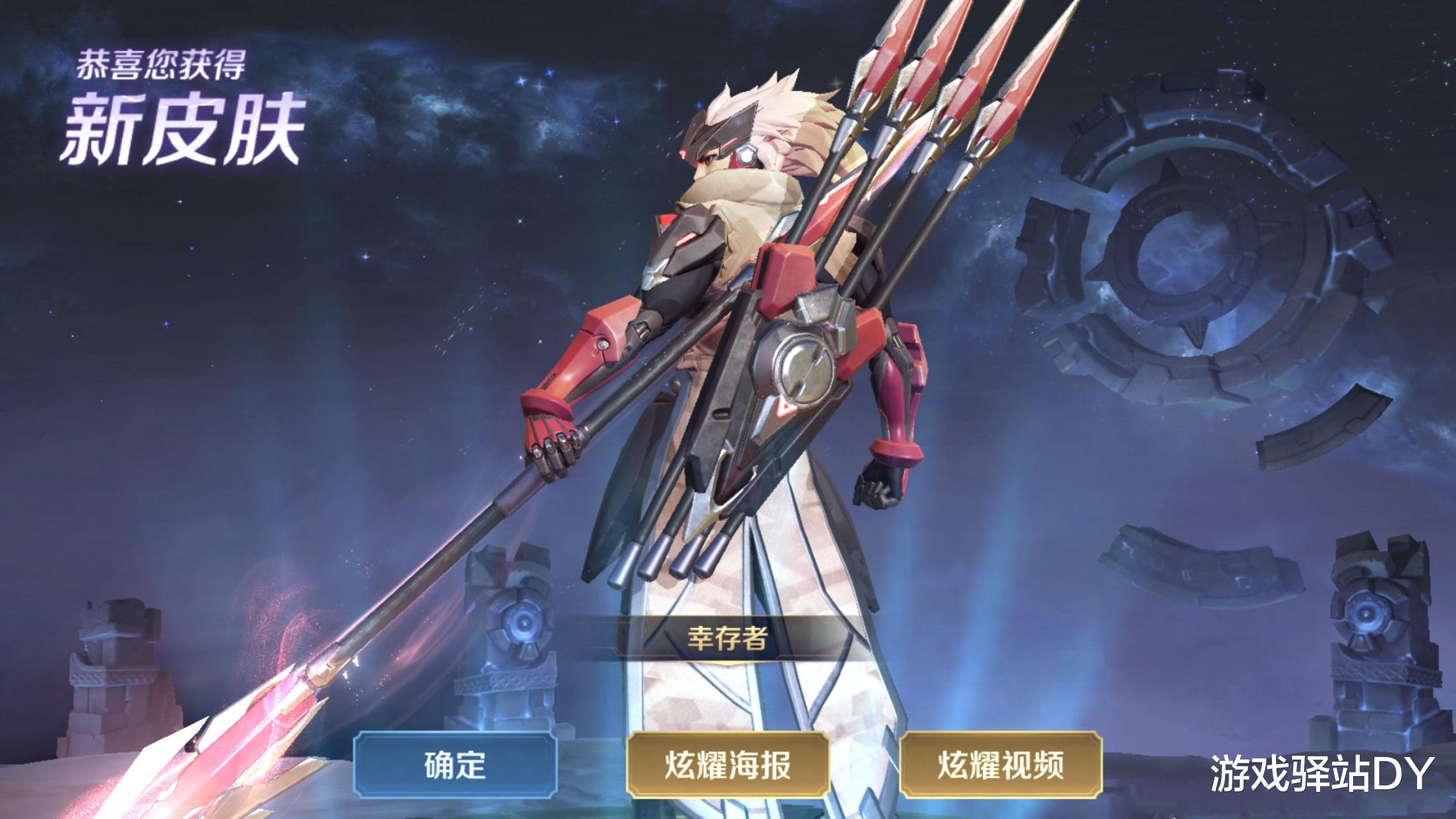
Task: Tap the character's masked face
Action: pos(719,142)
